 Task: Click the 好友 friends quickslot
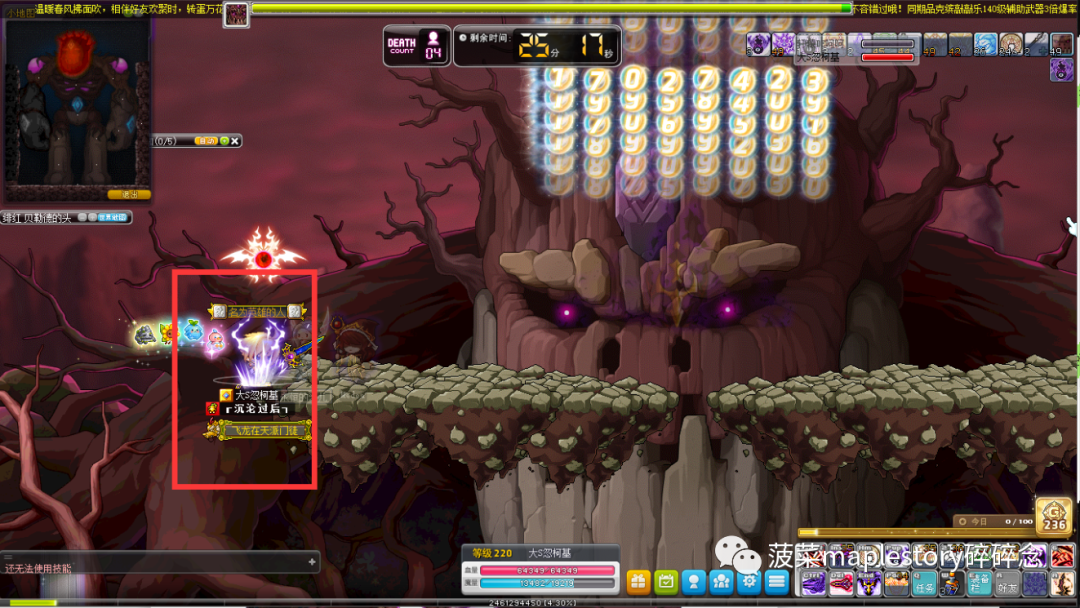click(x=1008, y=584)
